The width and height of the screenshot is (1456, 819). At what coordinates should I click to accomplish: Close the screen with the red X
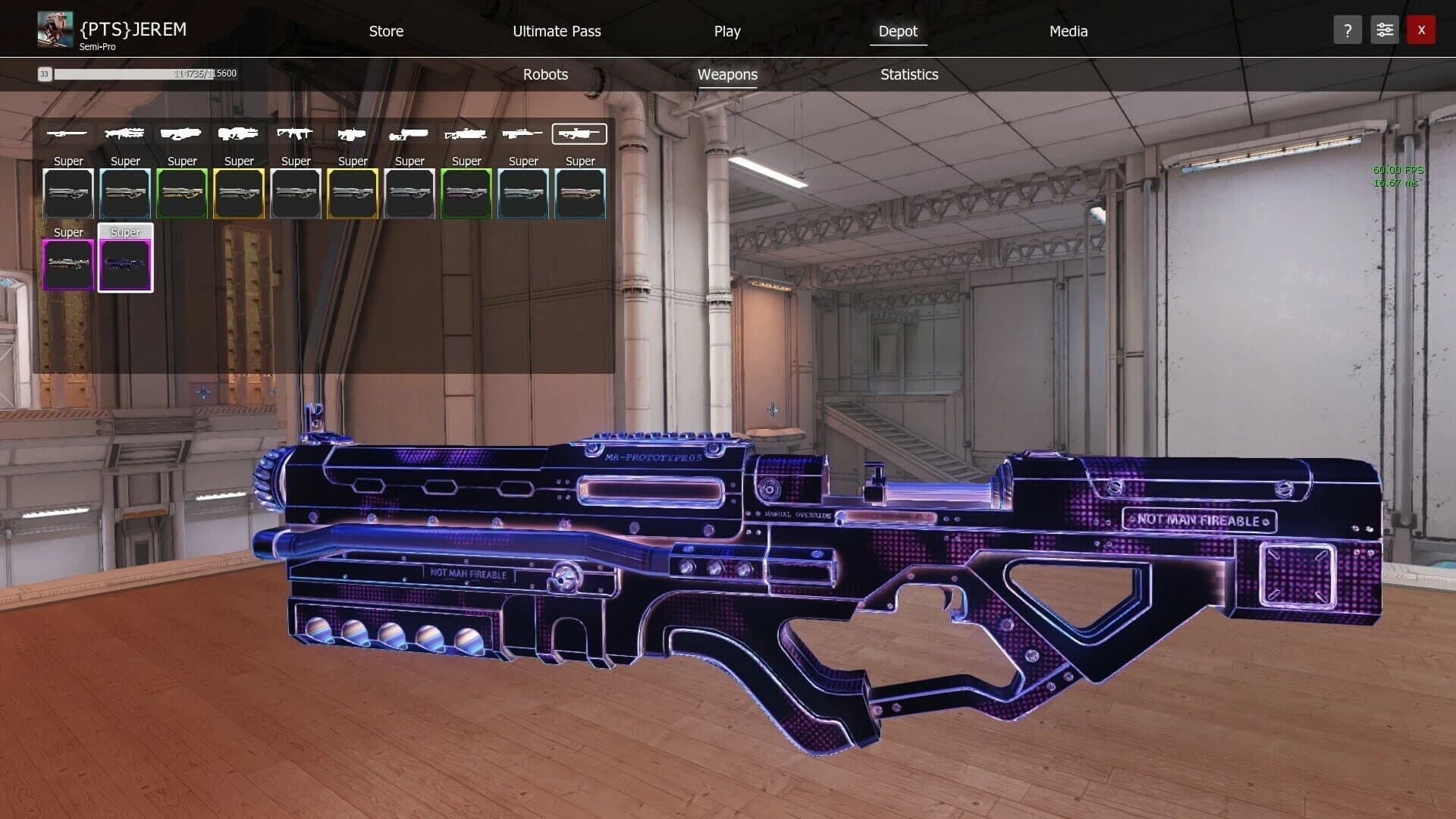1421,30
